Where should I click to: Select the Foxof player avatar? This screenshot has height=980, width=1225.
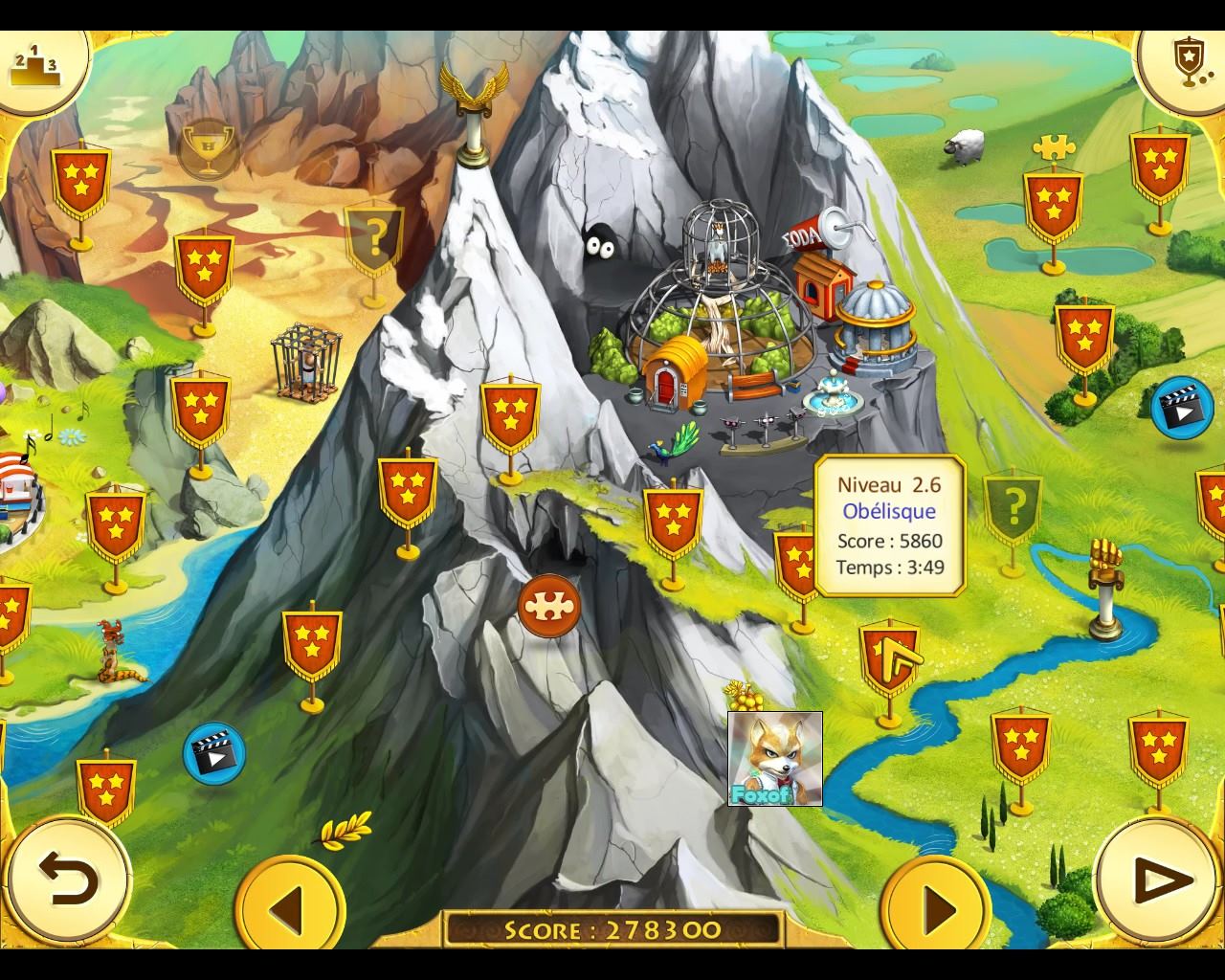coord(774,759)
